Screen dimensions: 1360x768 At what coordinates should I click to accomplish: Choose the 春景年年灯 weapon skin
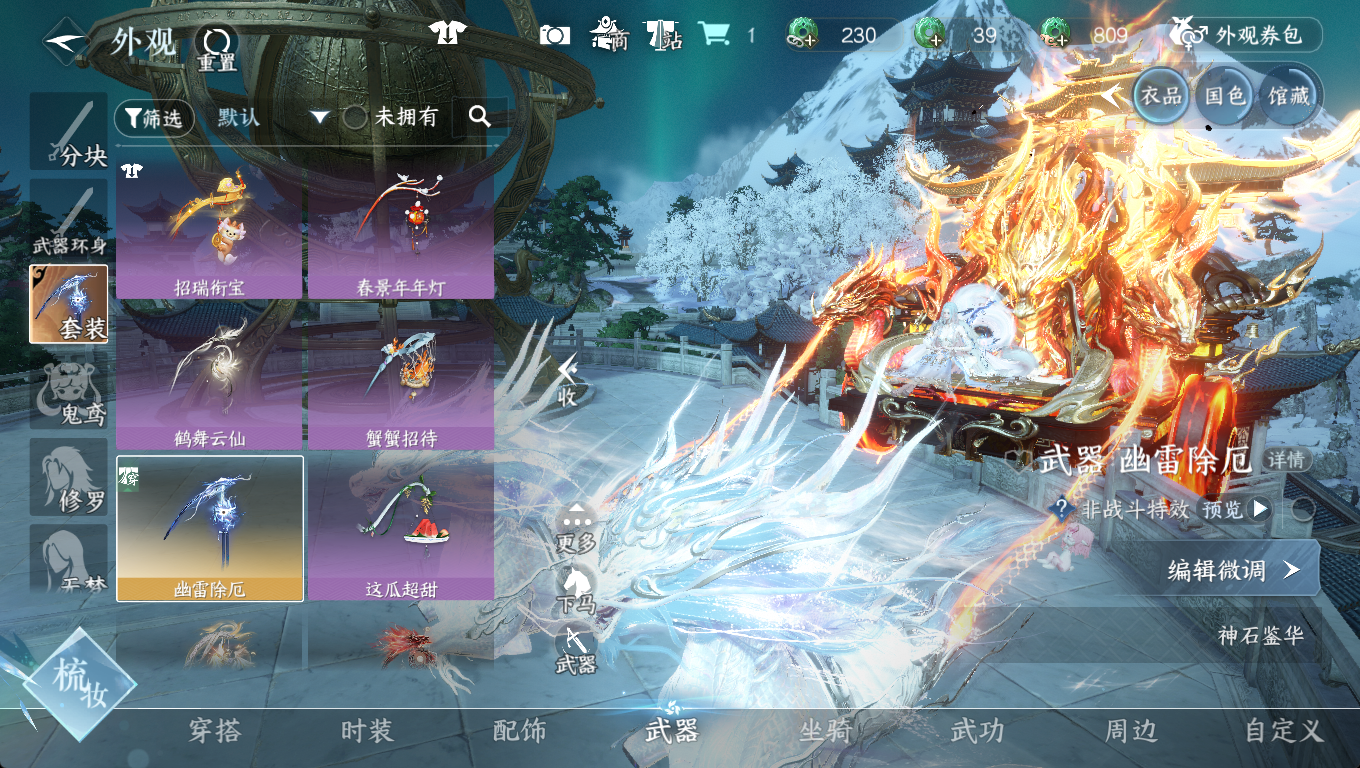(x=400, y=229)
